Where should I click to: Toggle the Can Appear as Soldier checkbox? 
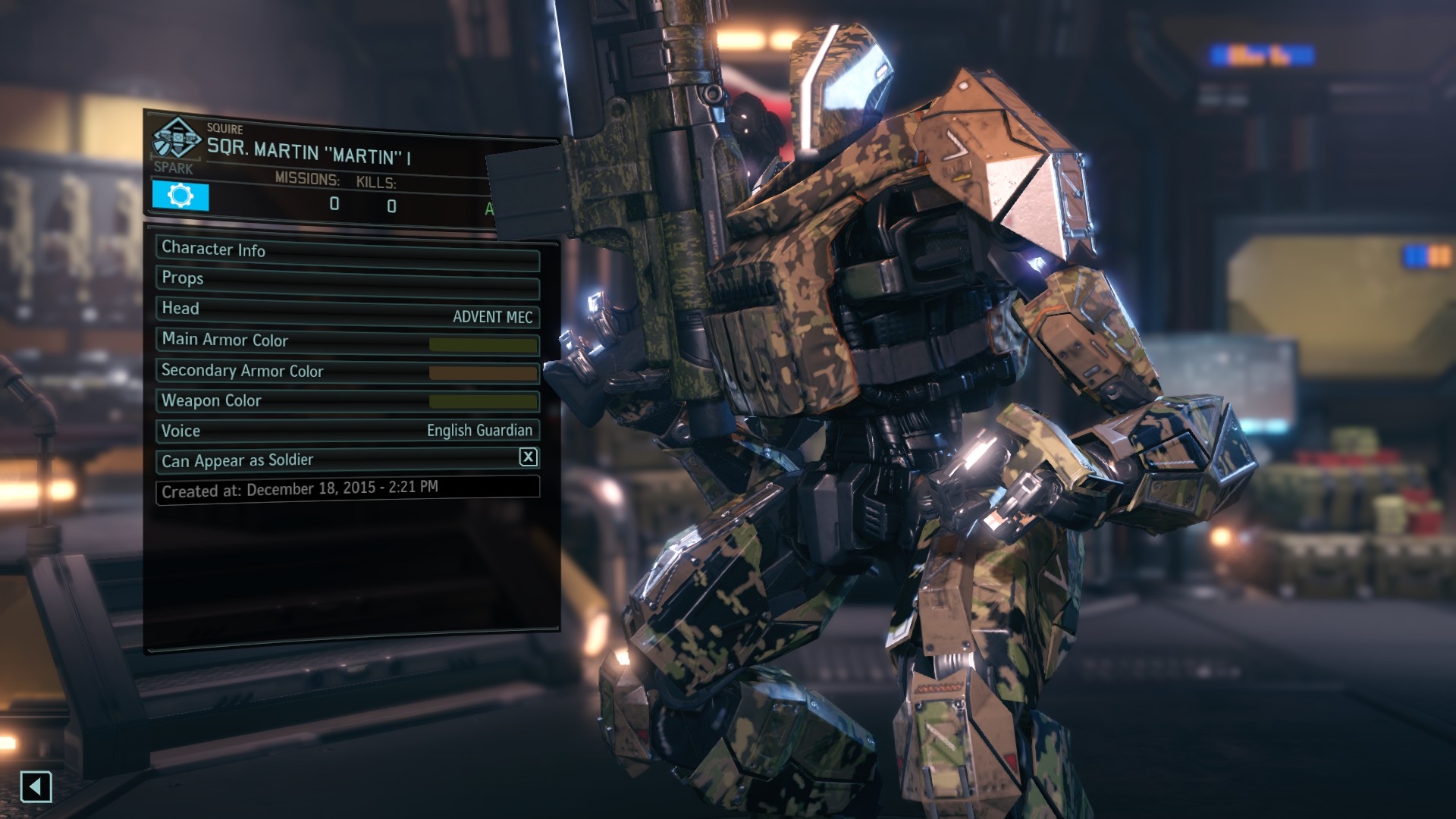[528, 457]
